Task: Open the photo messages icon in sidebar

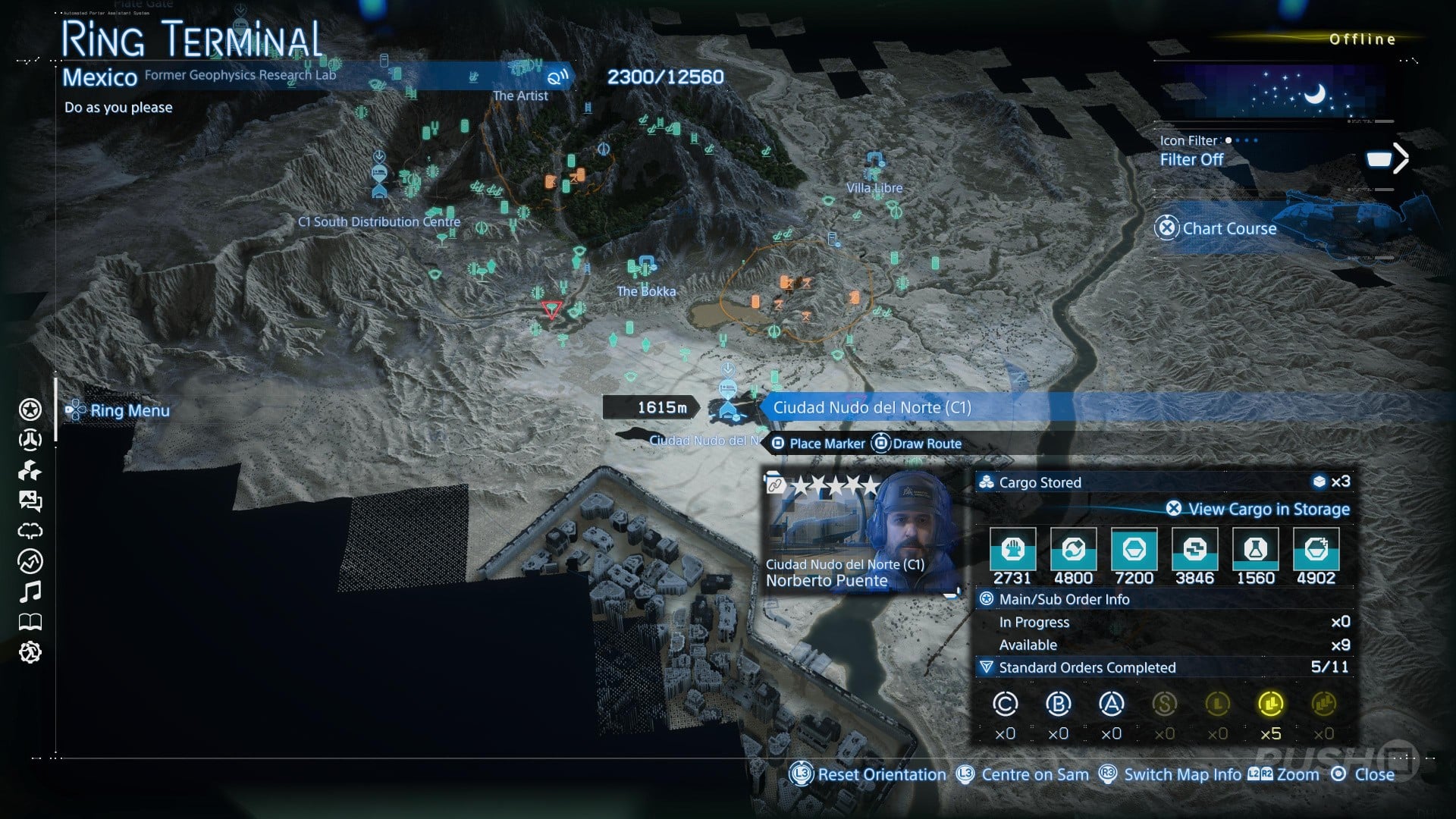Action: click(x=30, y=500)
